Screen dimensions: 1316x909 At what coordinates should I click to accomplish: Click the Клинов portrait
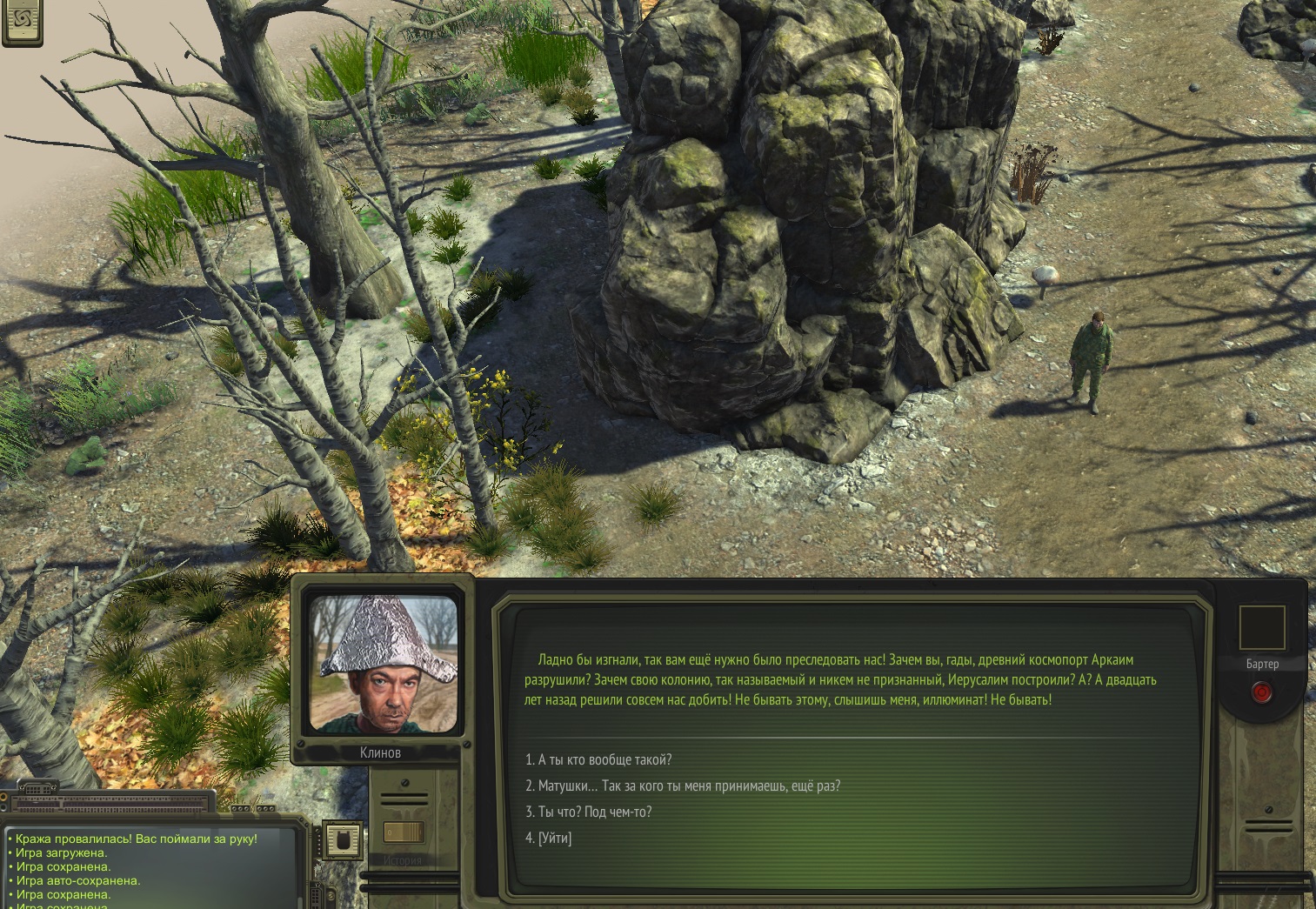[x=383, y=665]
